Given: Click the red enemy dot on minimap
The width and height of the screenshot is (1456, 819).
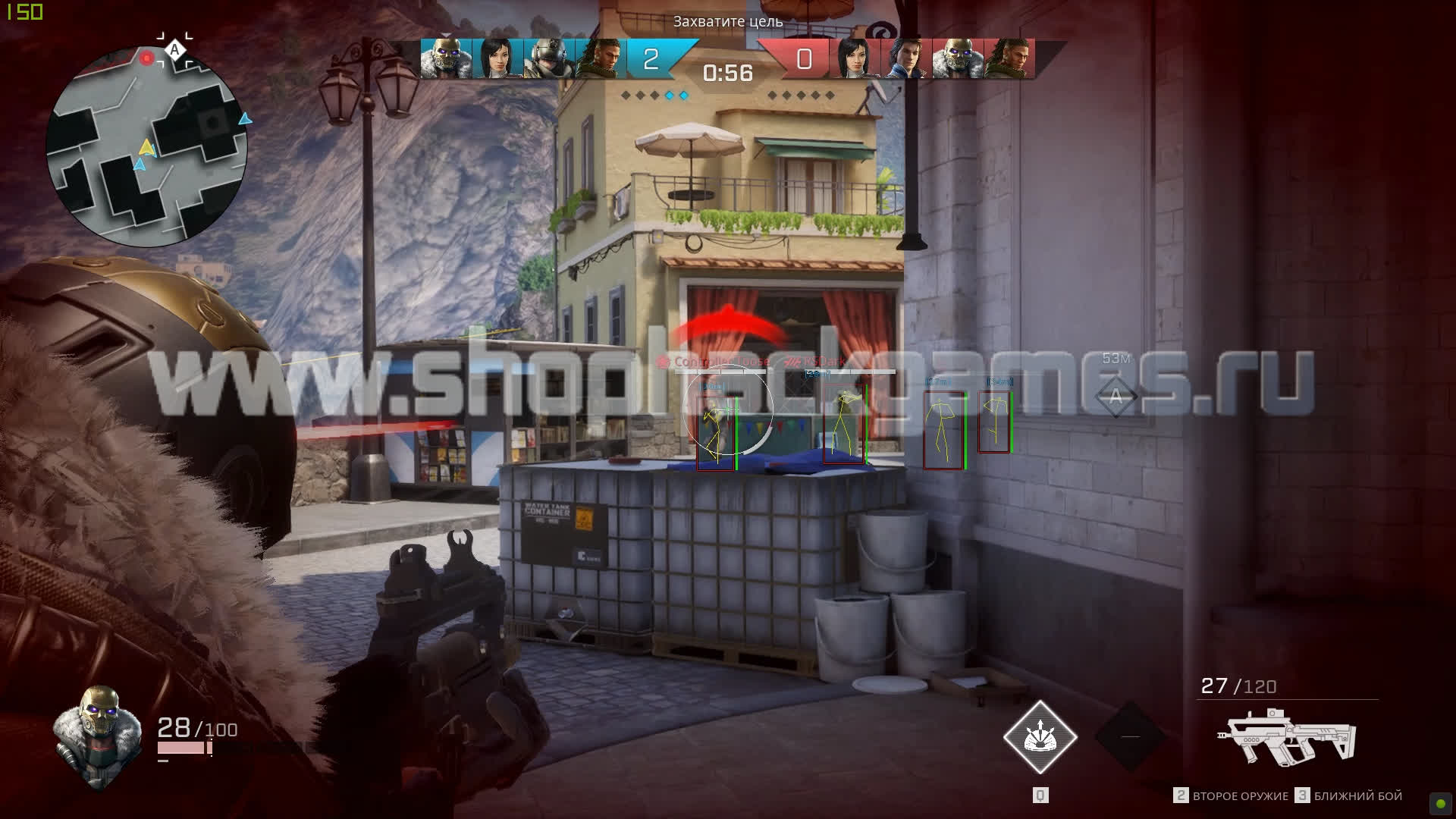Looking at the screenshot, I should pos(147,58).
